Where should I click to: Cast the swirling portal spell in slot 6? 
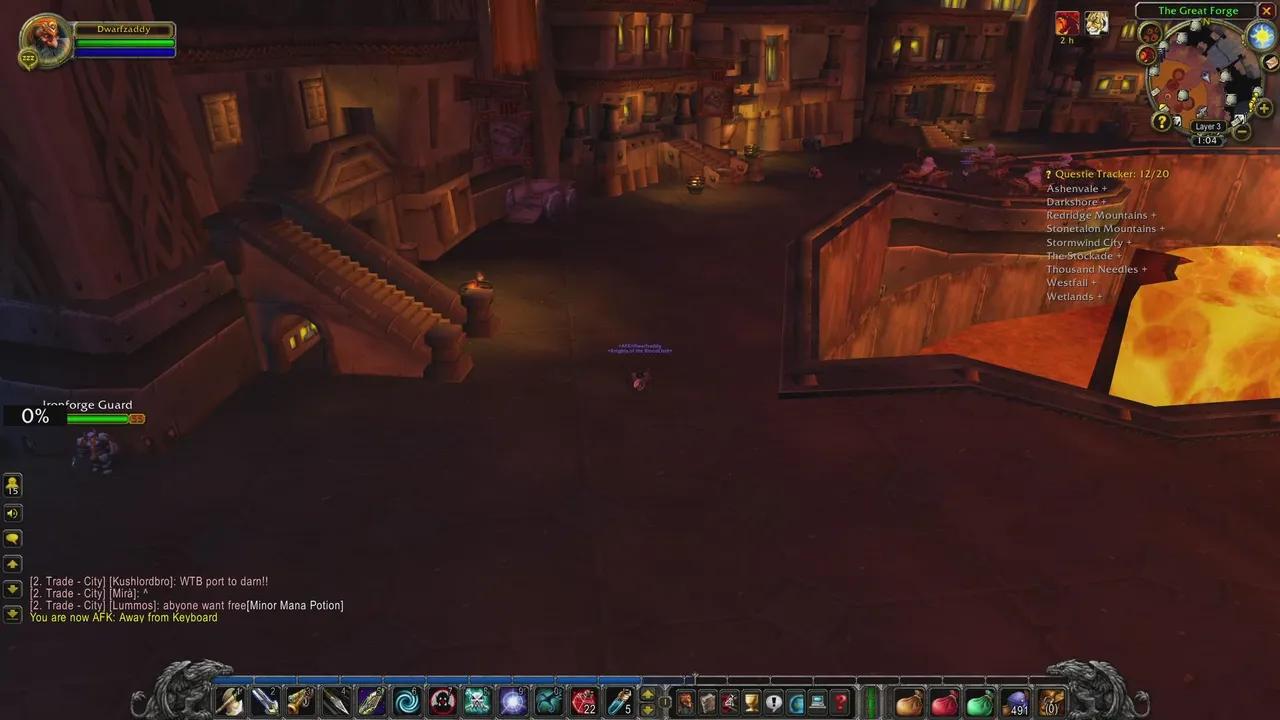click(405, 700)
